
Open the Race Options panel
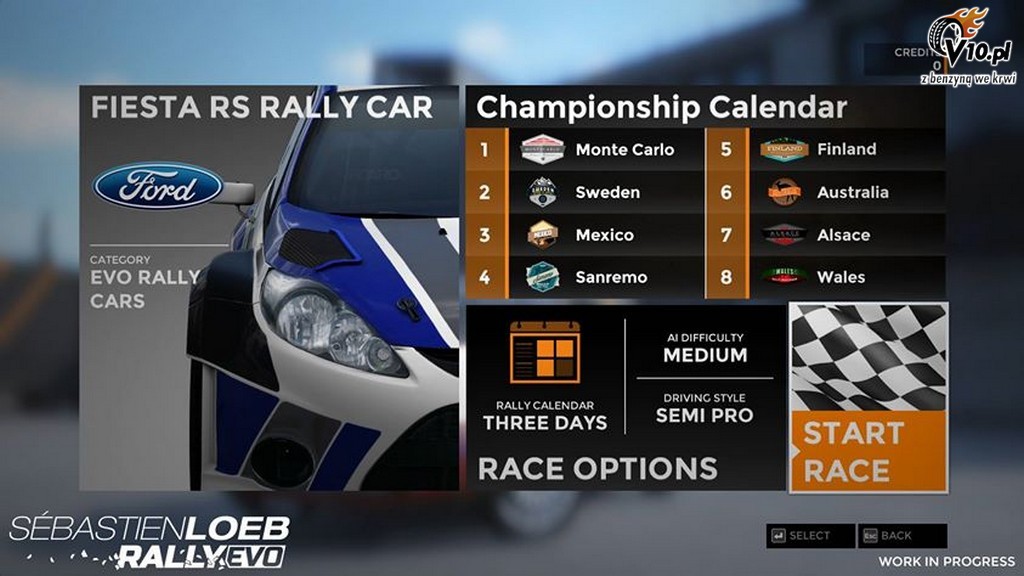point(597,468)
